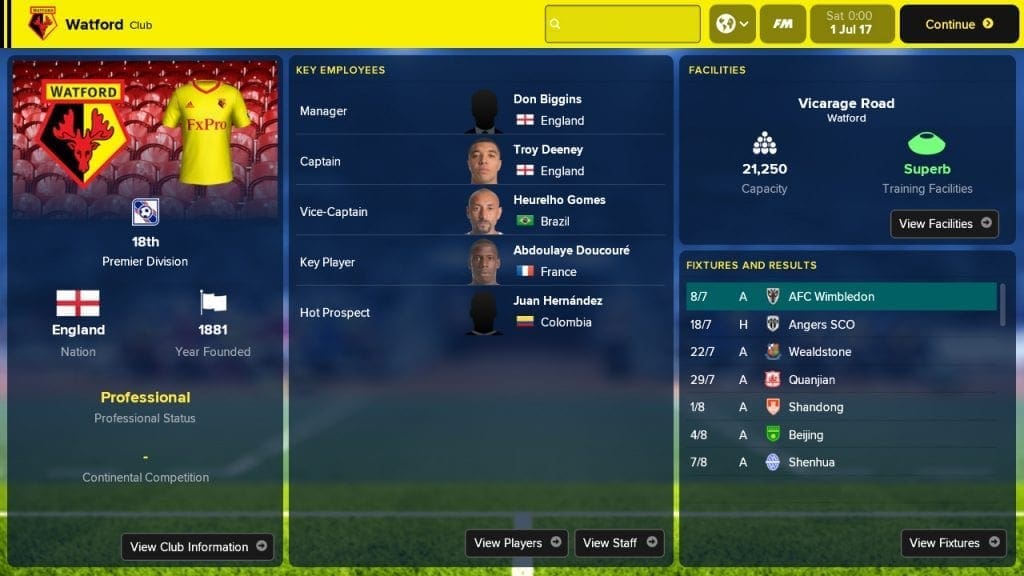Open Vicarage Road stadium details

(x=846, y=103)
